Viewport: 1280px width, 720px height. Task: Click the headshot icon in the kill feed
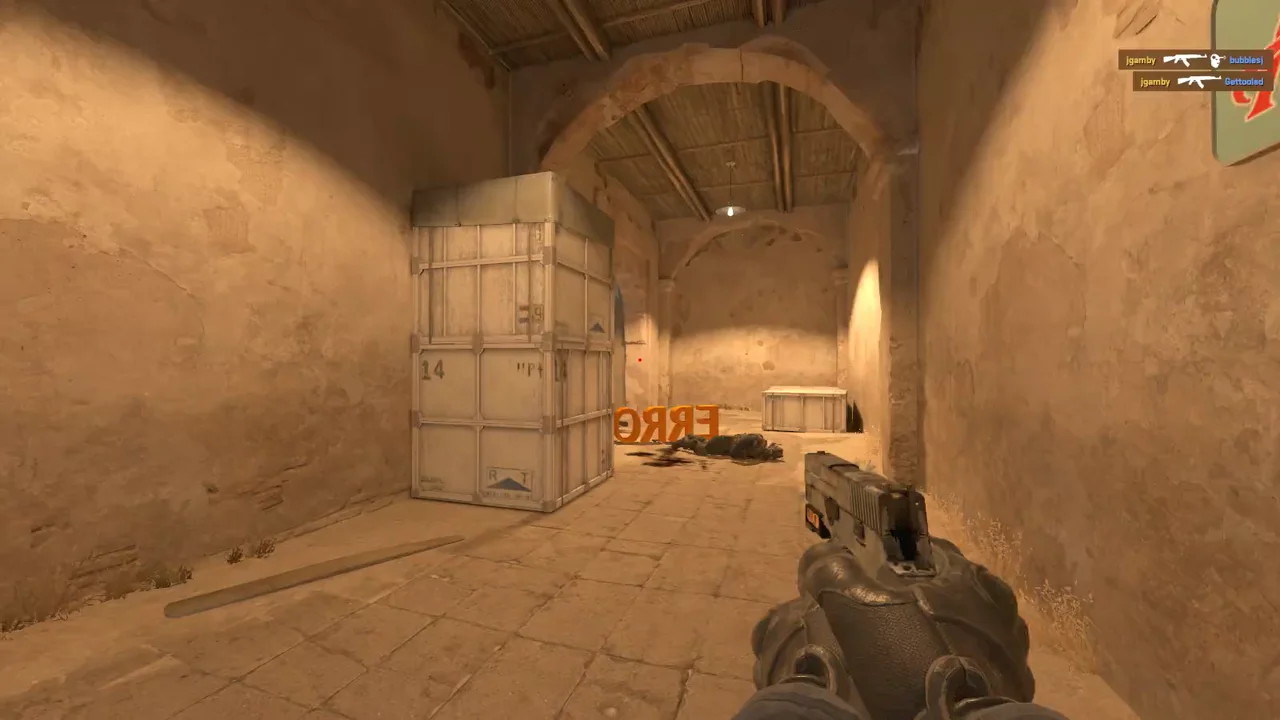pyautogui.click(x=1217, y=60)
